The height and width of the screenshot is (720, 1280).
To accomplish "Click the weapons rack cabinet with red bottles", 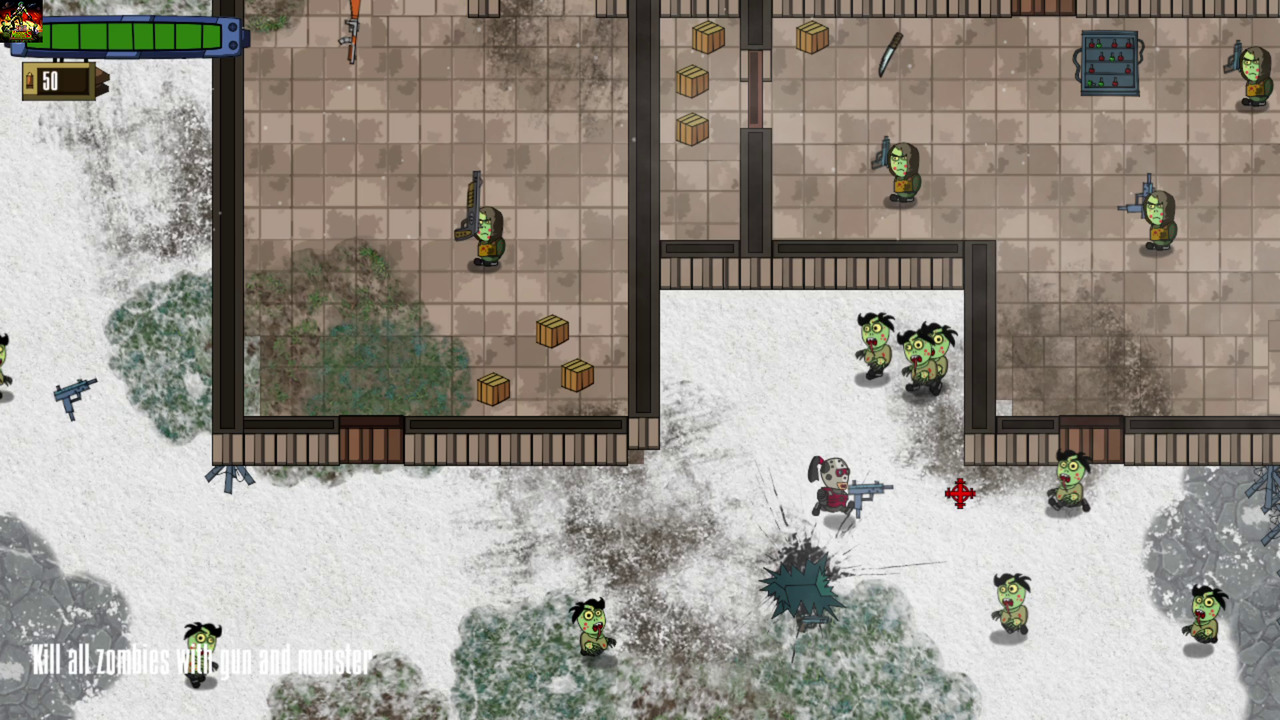I will point(1110,60).
